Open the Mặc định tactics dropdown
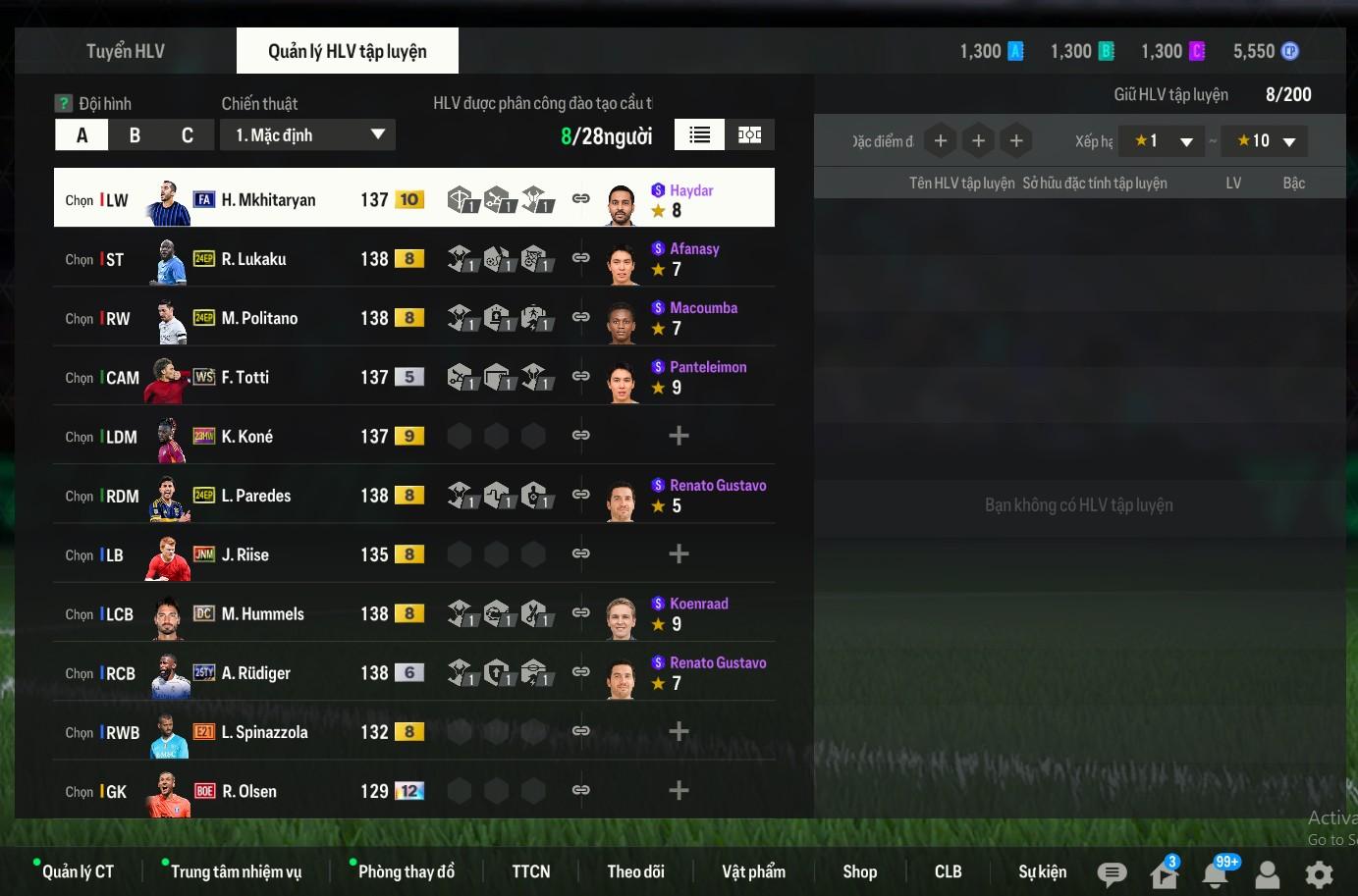The image size is (1358, 896). [308, 135]
